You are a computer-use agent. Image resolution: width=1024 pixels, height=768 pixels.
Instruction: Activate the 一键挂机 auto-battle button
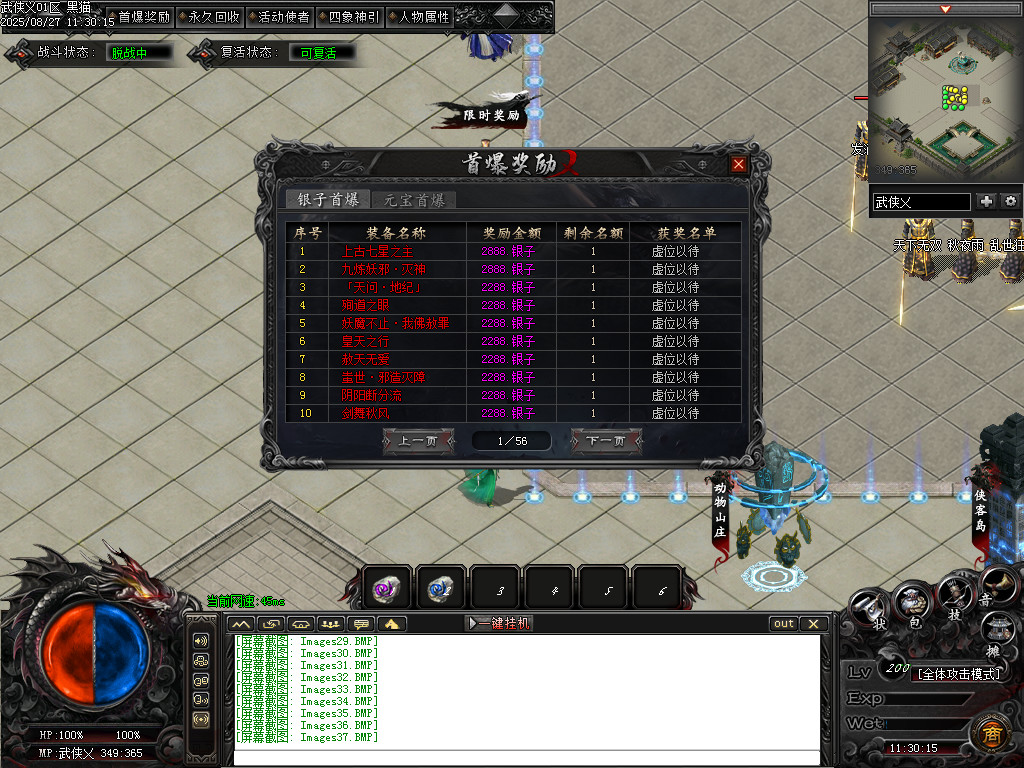pyautogui.click(x=499, y=623)
